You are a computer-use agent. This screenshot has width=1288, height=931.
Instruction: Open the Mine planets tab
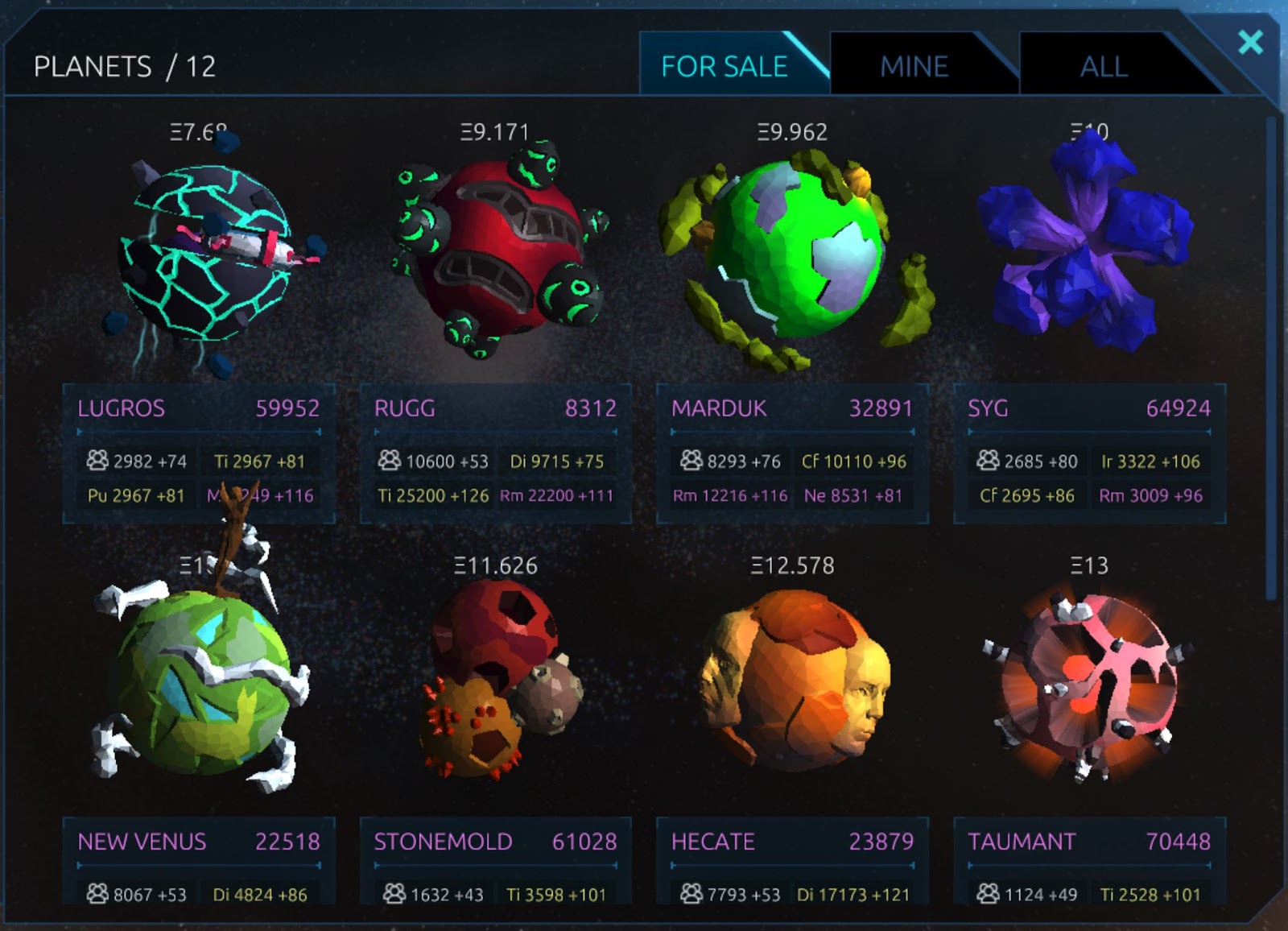click(914, 66)
